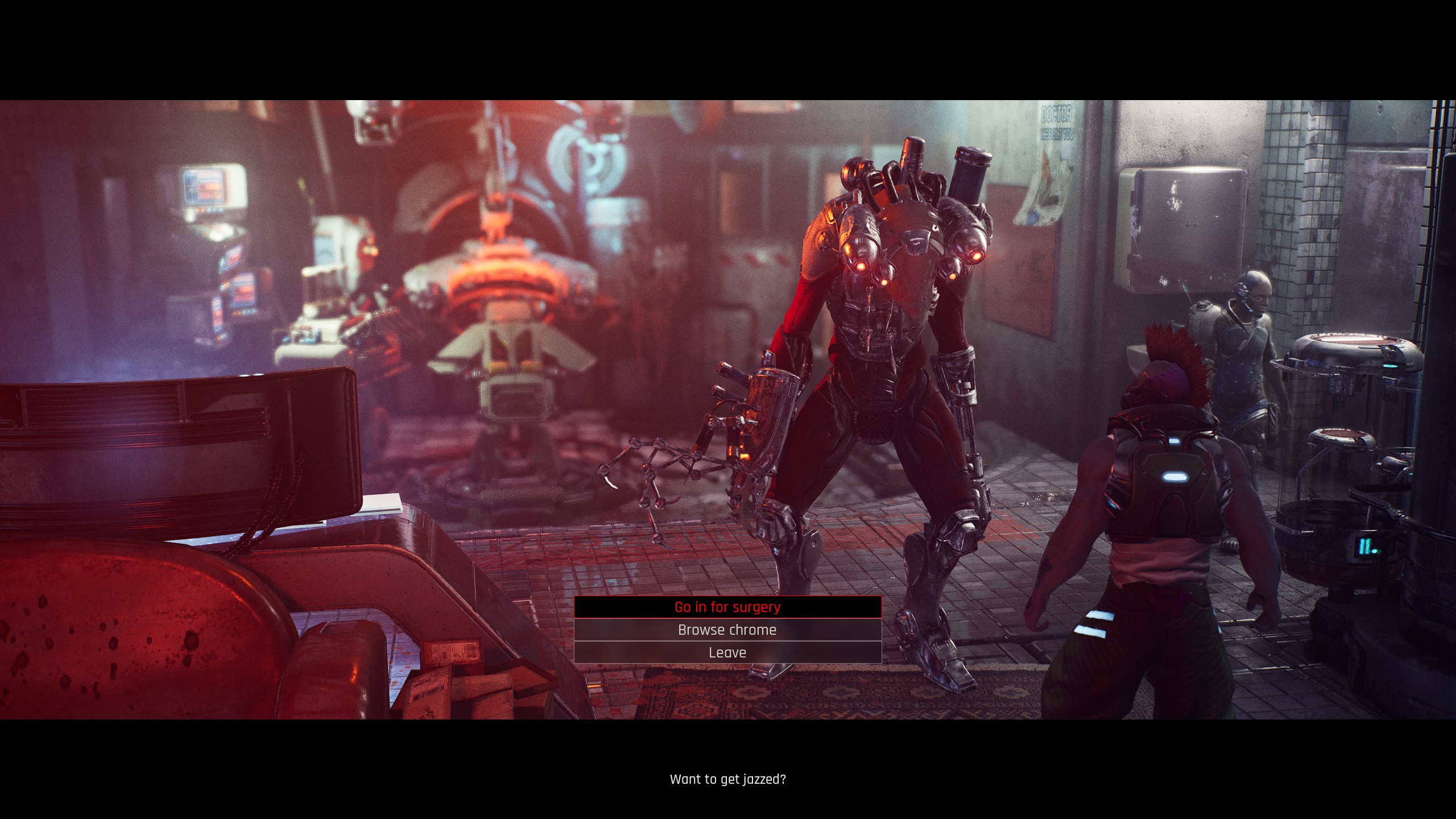This screenshot has height=819, width=1456.
Task: Select 'Browse chrome' reply
Action: coord(727,630)
